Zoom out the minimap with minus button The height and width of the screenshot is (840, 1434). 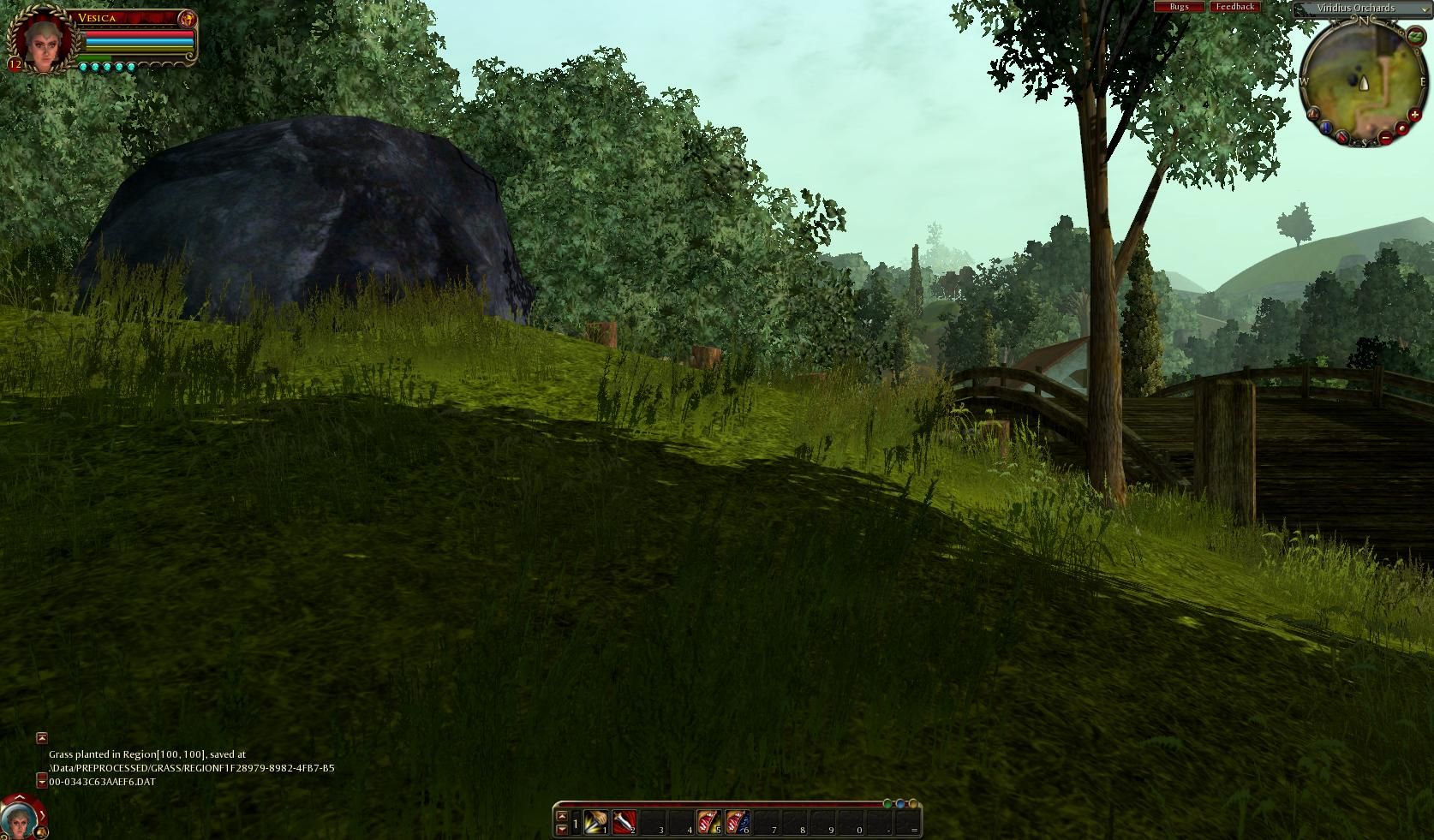[x=1386, y=137]
